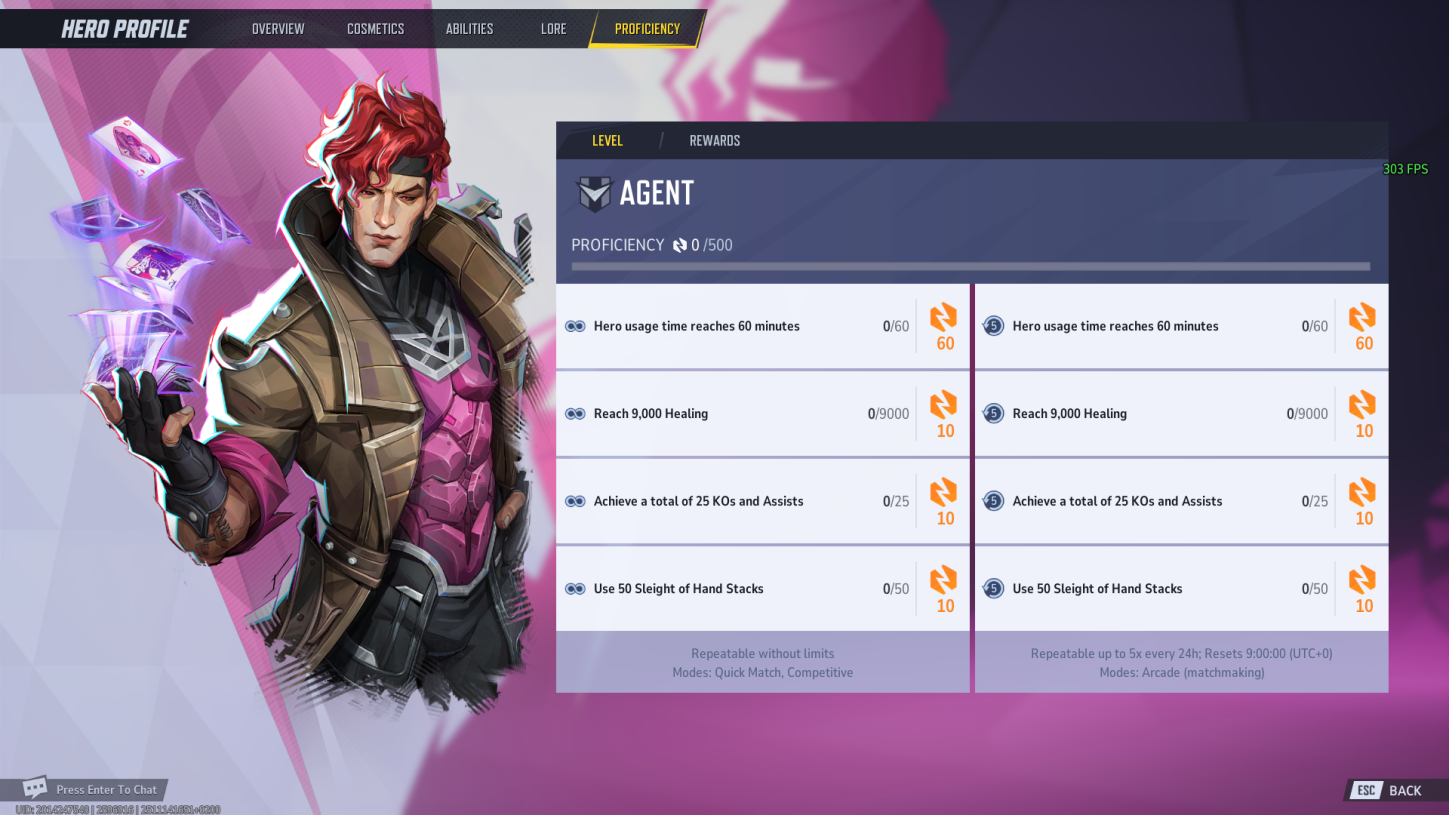
Task: Open chat via the speech bubble icon
Action: 37,788
